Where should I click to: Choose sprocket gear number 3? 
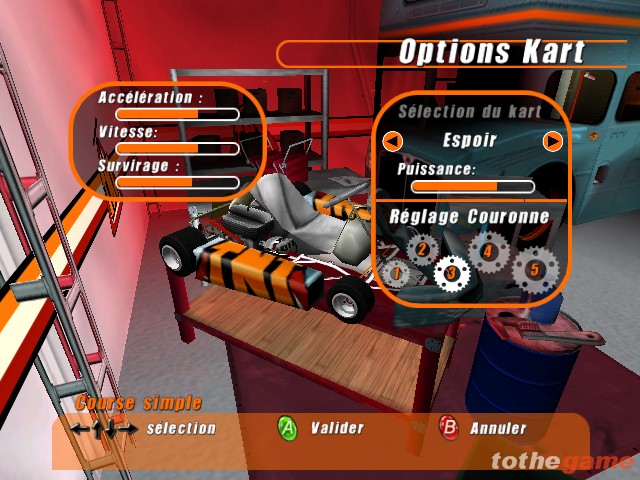tap(451, 270)
